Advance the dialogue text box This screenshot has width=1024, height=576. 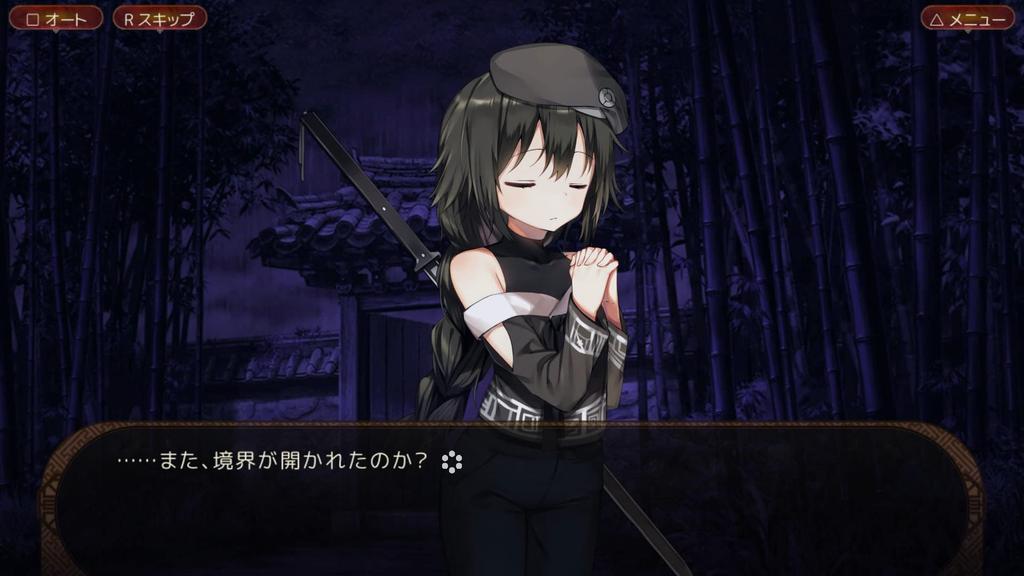511,496
